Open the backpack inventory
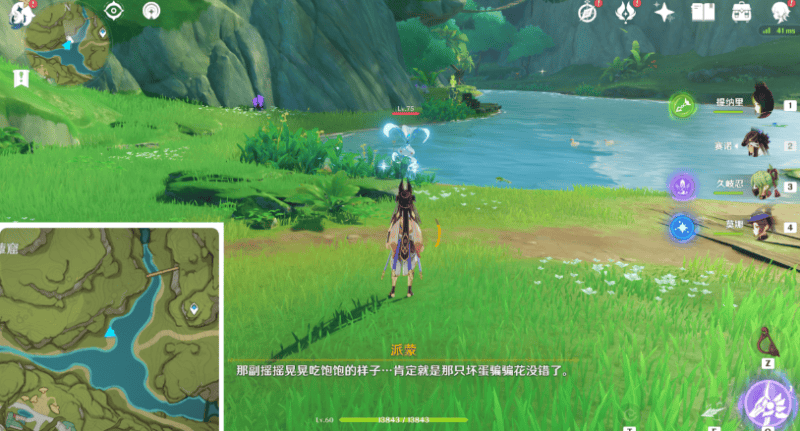 pyautogui.click(x=742, y=12)
